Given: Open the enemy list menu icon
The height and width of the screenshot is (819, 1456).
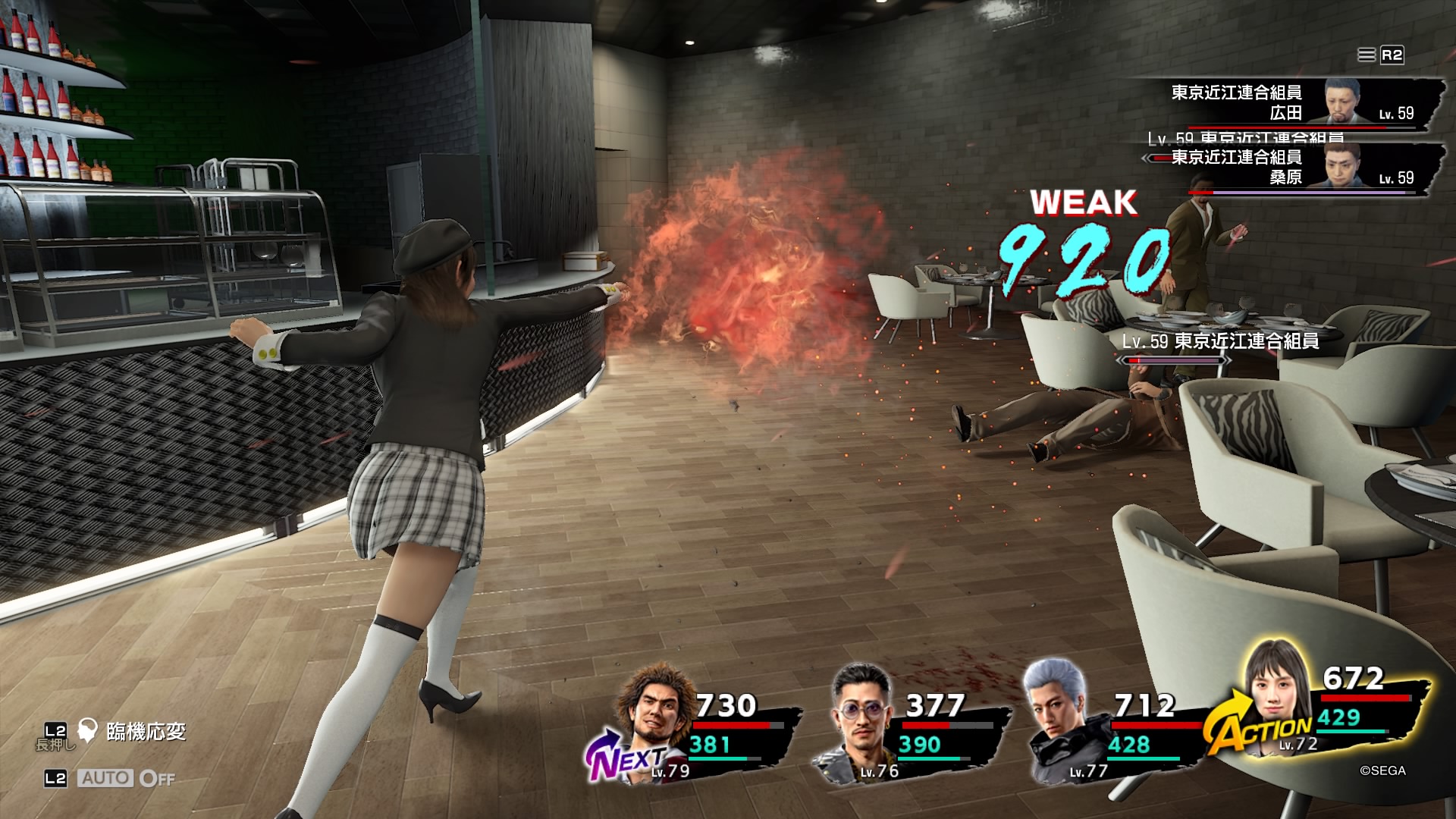Looking at the screenshot, I should click(x=1367, y=55).
